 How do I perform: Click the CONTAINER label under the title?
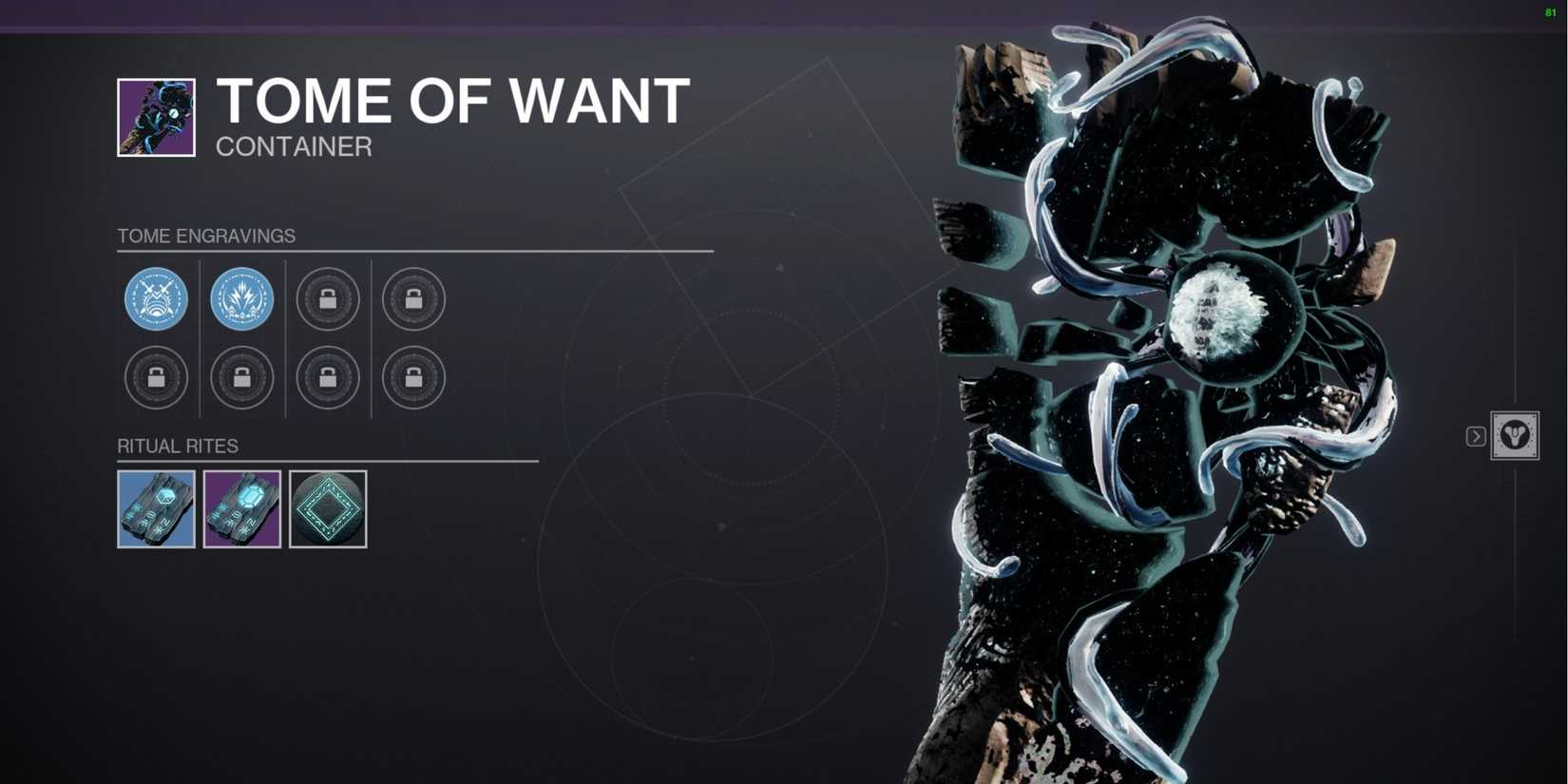tap(293, 146)
